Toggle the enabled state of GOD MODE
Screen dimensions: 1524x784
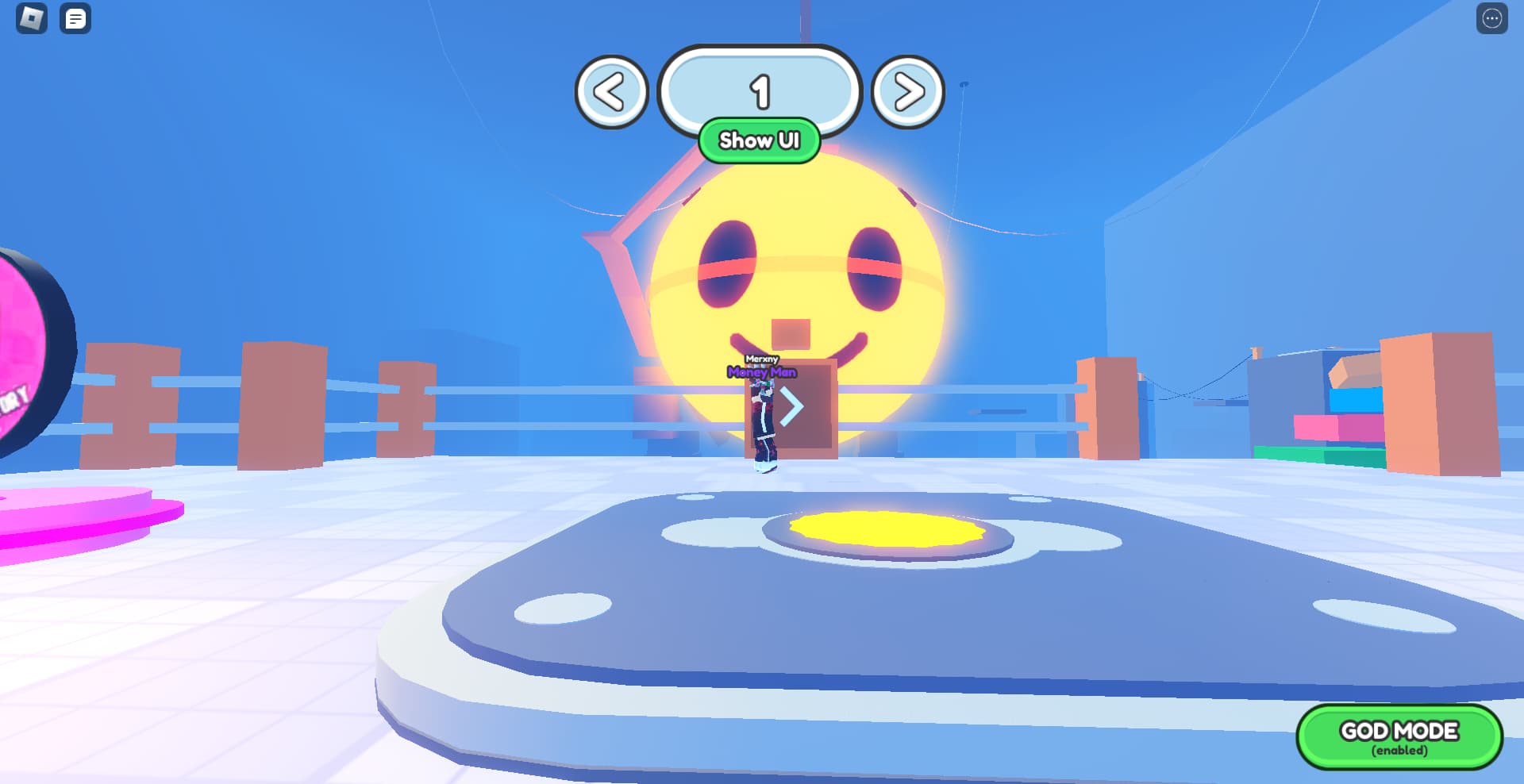click(1399, 736)
